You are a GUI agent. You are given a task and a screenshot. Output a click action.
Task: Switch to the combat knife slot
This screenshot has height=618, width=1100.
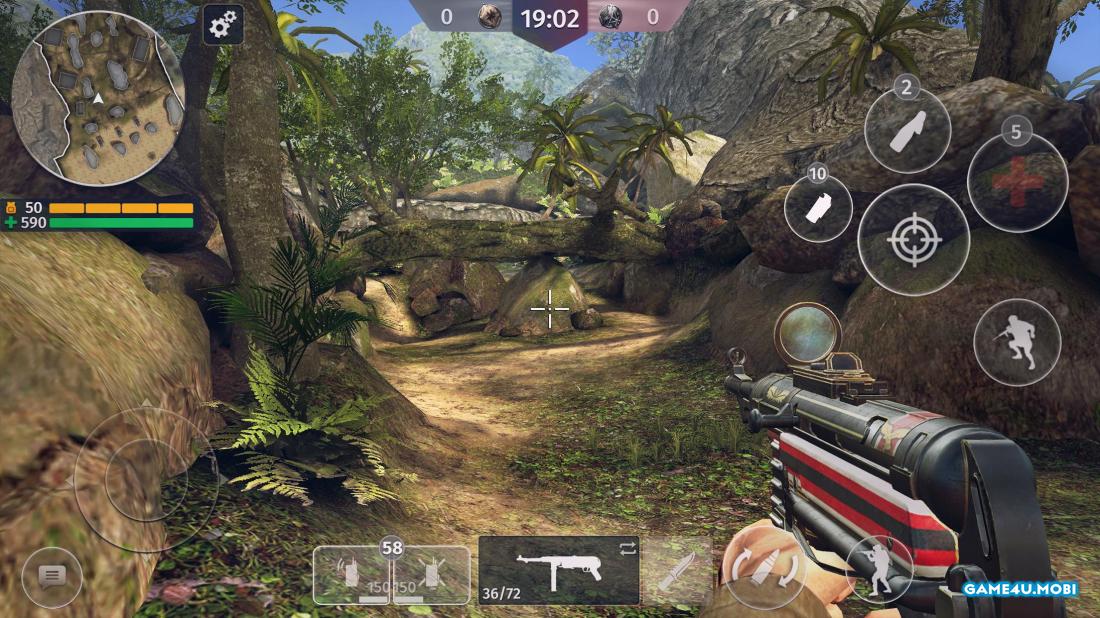coord(675,571)
